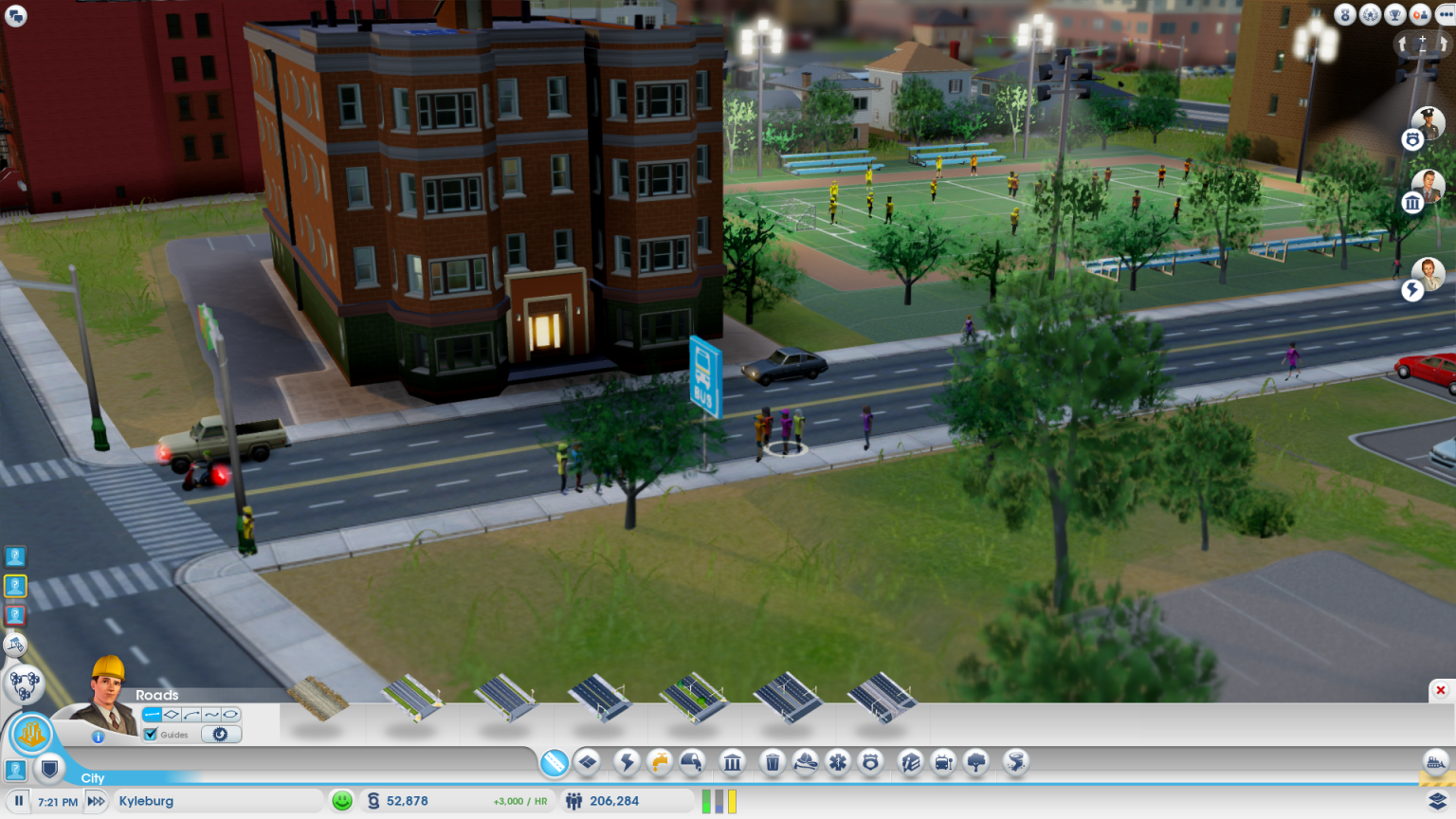This screenshot has height=819, width=1456.
Task: Switch to the City tab
Action: point(93,778)
